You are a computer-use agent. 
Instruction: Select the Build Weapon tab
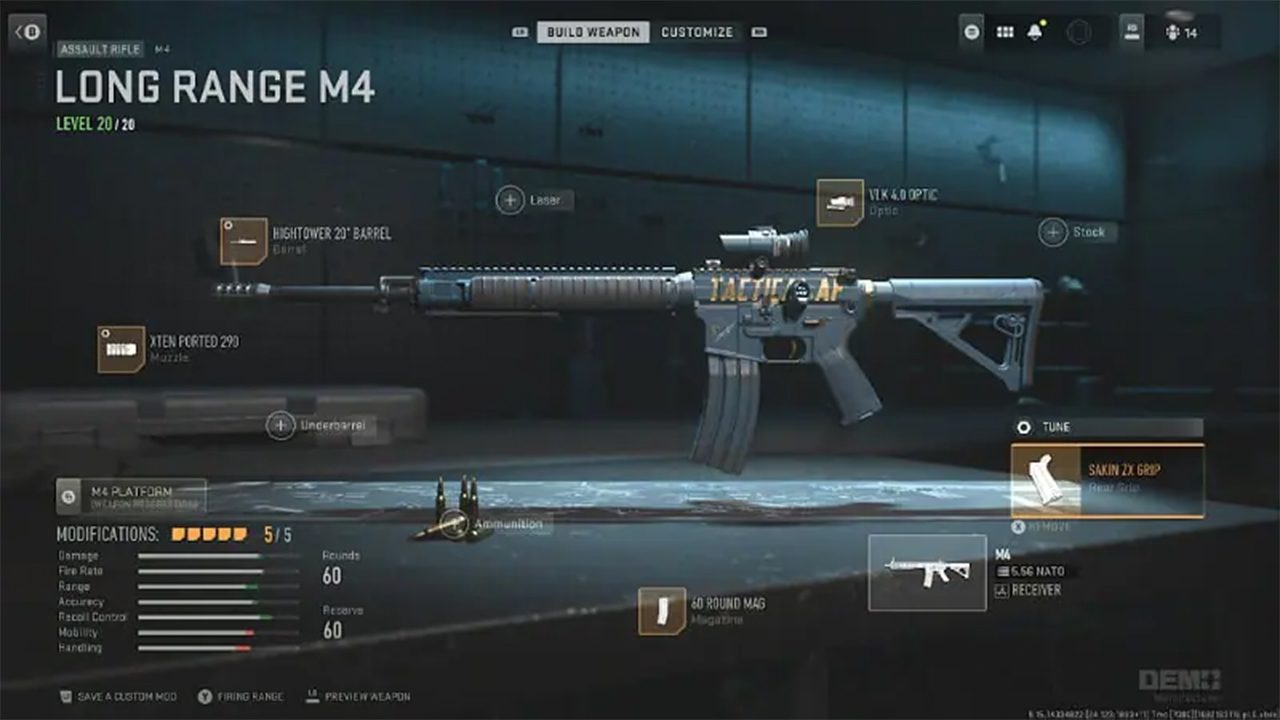593,32
